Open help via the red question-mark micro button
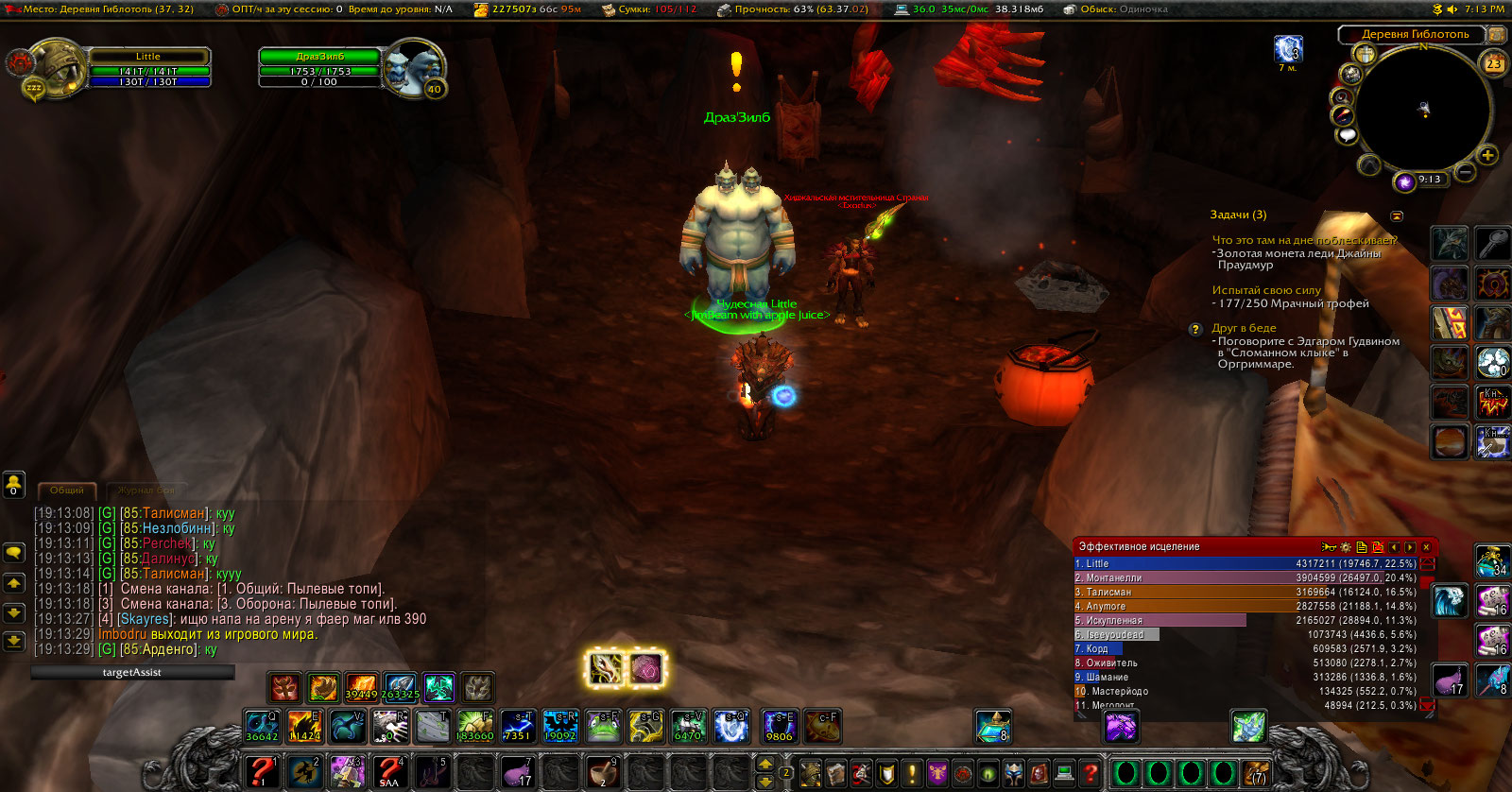 pyautogui.click(x=1090, y=773)
